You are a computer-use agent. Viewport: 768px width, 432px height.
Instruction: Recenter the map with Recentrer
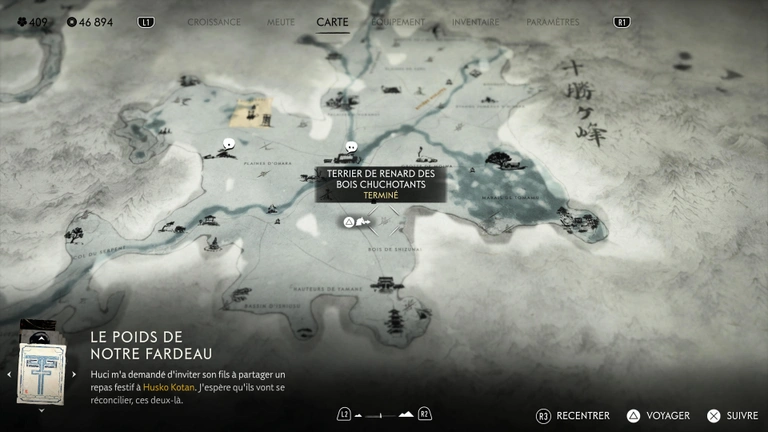point(574,415)
